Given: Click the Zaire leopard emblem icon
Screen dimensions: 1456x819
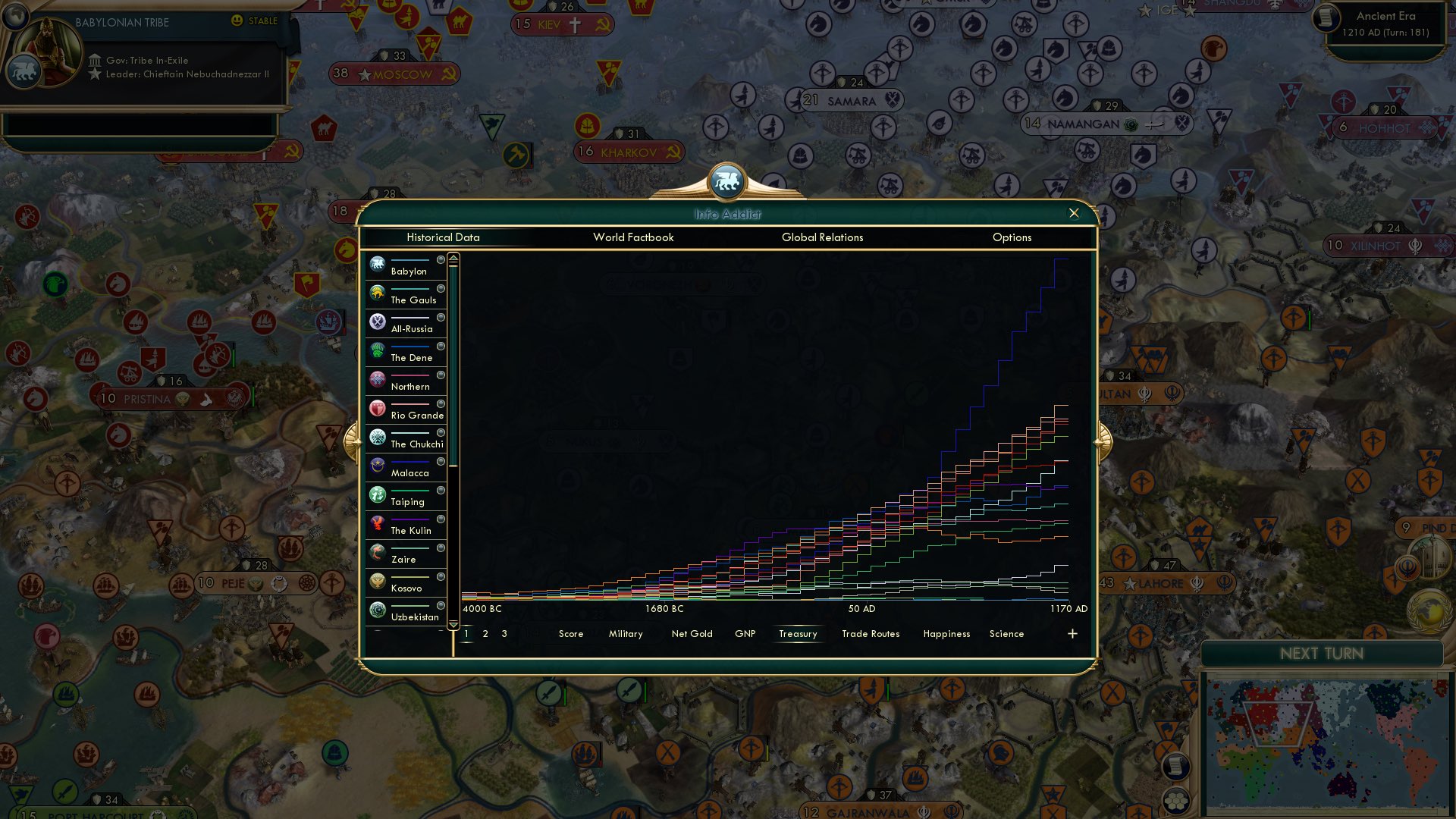Looking at the screenshot, I should pos(377,551).
